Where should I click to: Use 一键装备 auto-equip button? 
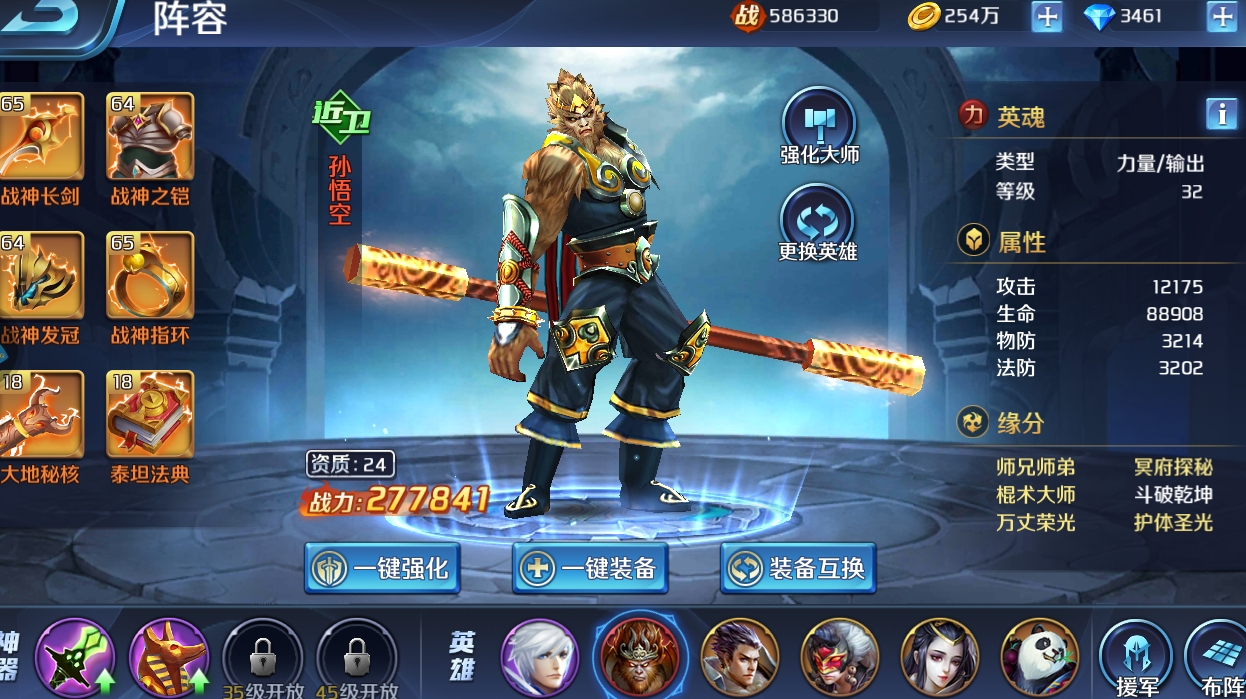click(590, 569)
